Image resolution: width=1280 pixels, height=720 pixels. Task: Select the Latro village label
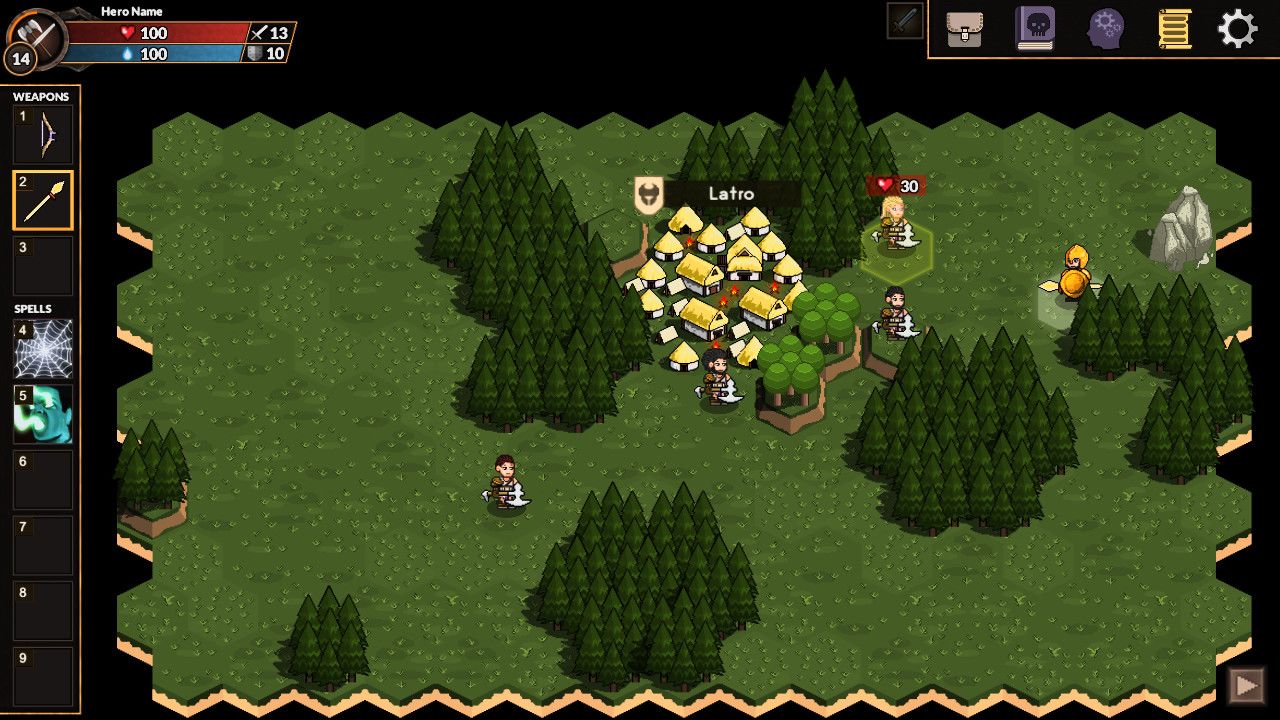(730, 194)
